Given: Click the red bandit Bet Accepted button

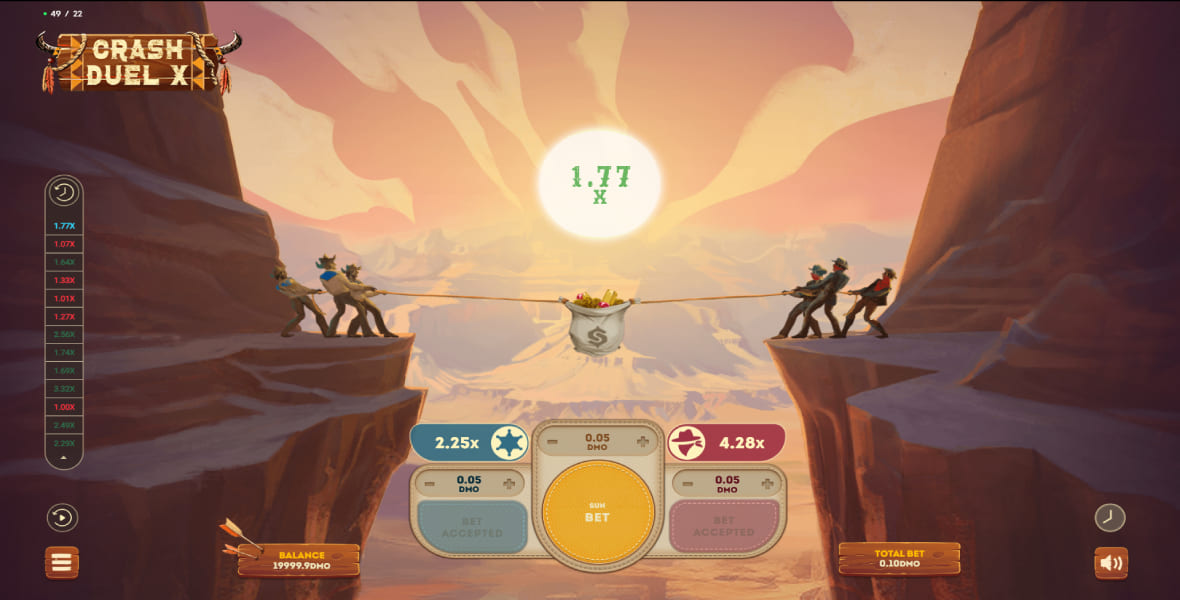Looking at the screenshot, I should click(x=724, y=527).
